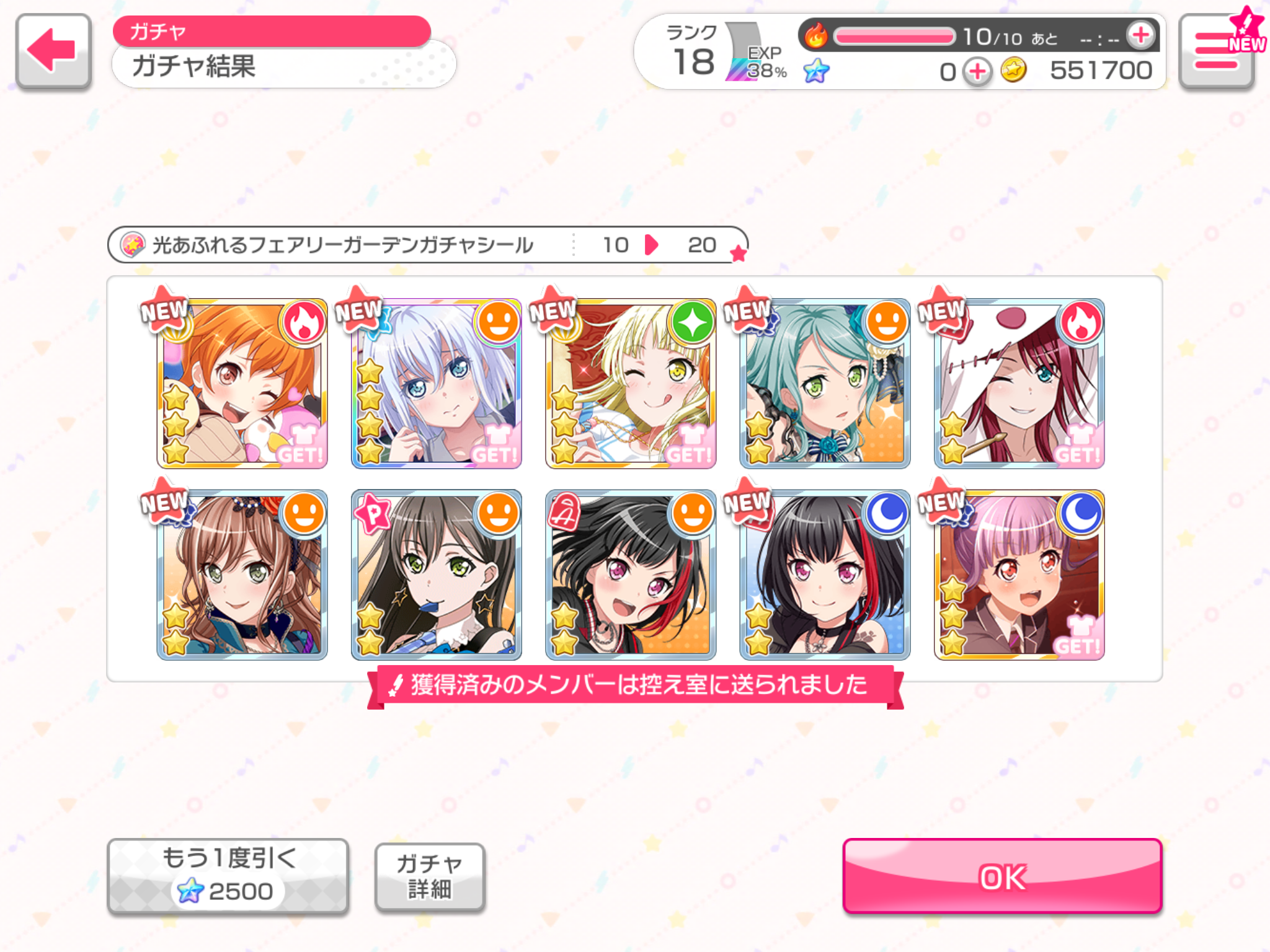Add stamina with the flame bar plus button
The image size is (1270, 952).
coord(1141,35)
